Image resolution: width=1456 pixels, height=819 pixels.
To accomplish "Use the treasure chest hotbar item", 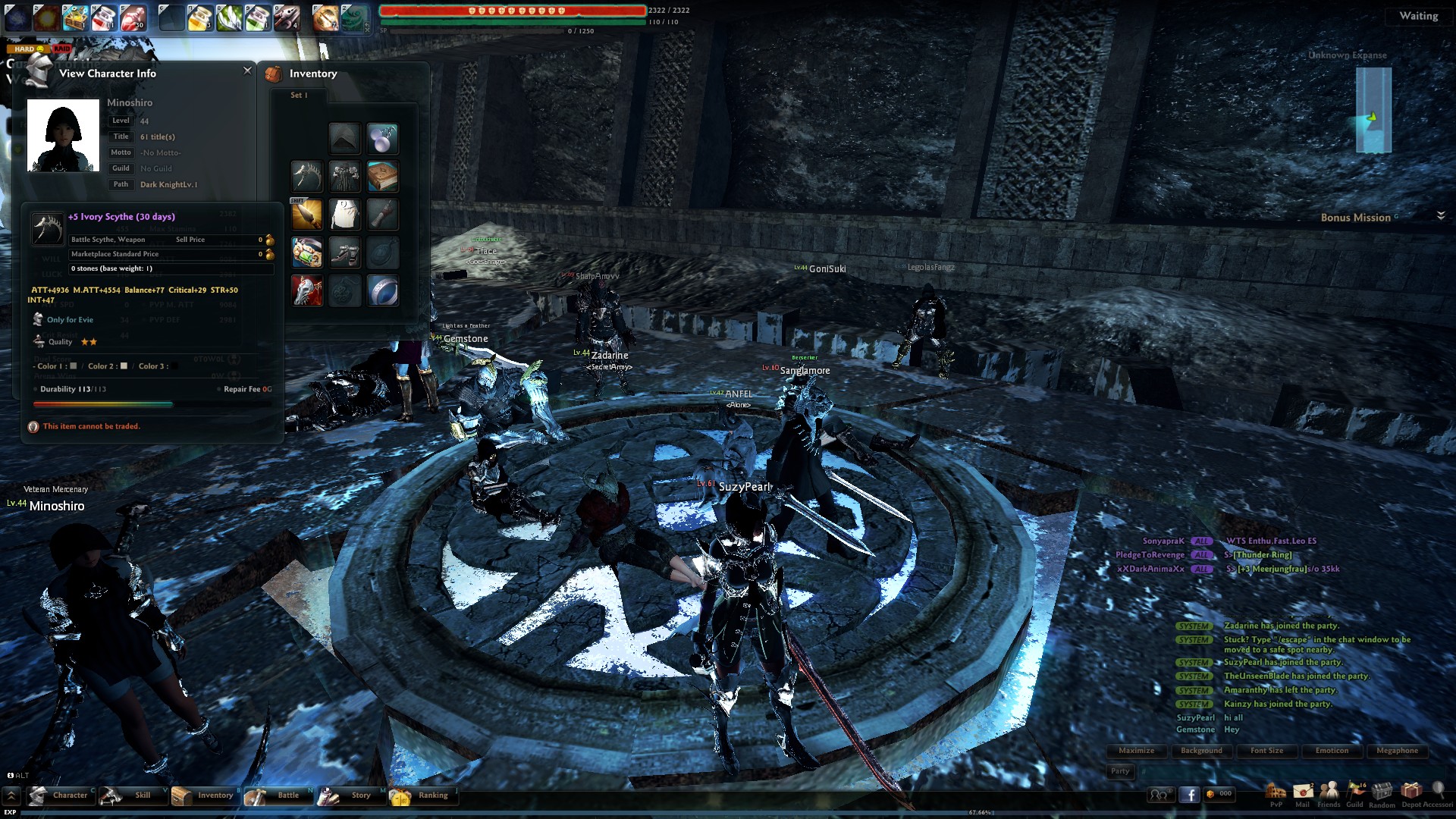I will coord(75,17).
